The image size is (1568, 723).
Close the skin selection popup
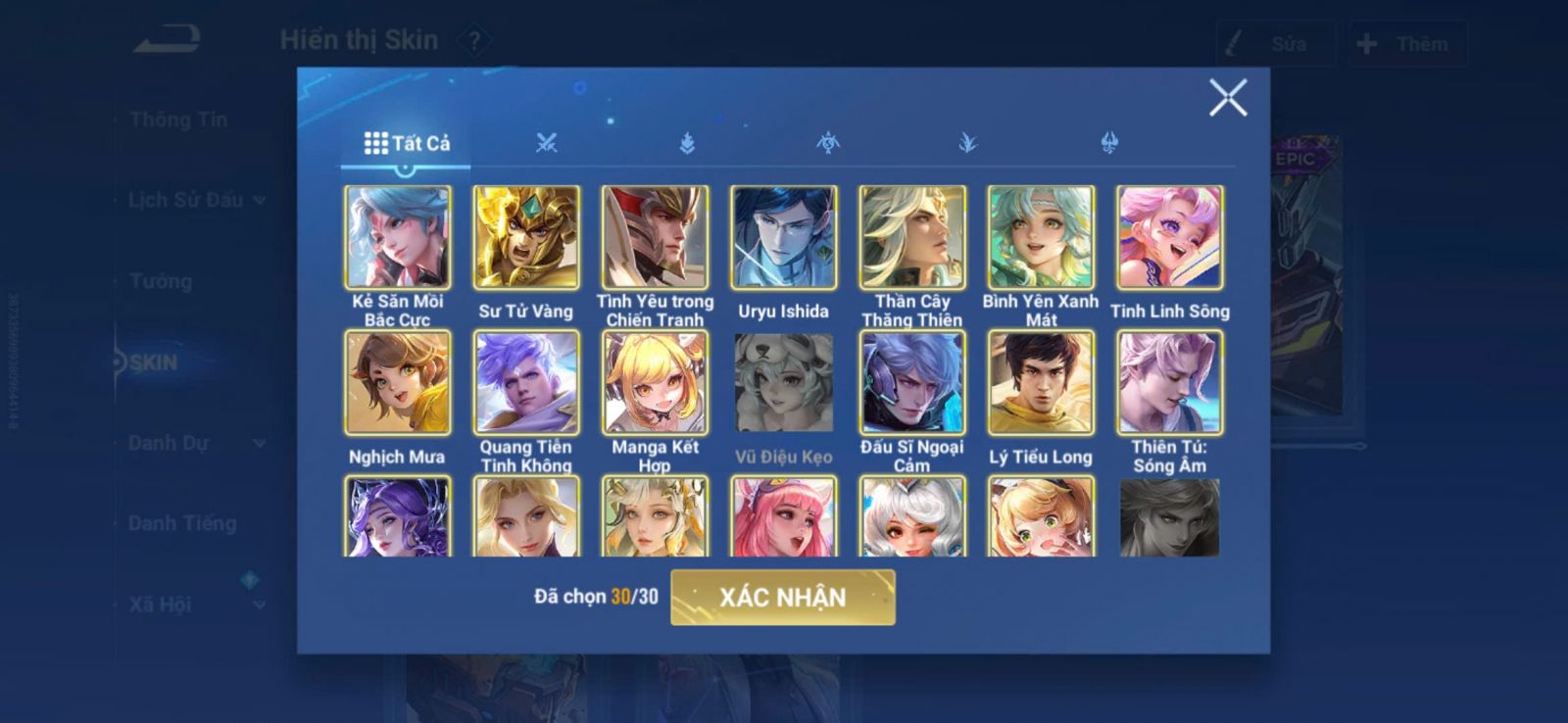click(x=1227, y=98)
